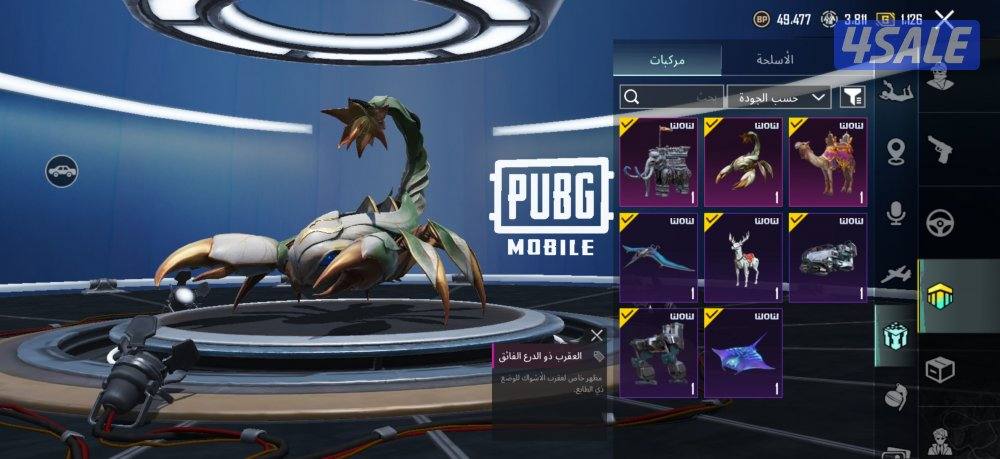
Task: Select the scorpion vehicle skin tile
Action: tap(743, 161)
